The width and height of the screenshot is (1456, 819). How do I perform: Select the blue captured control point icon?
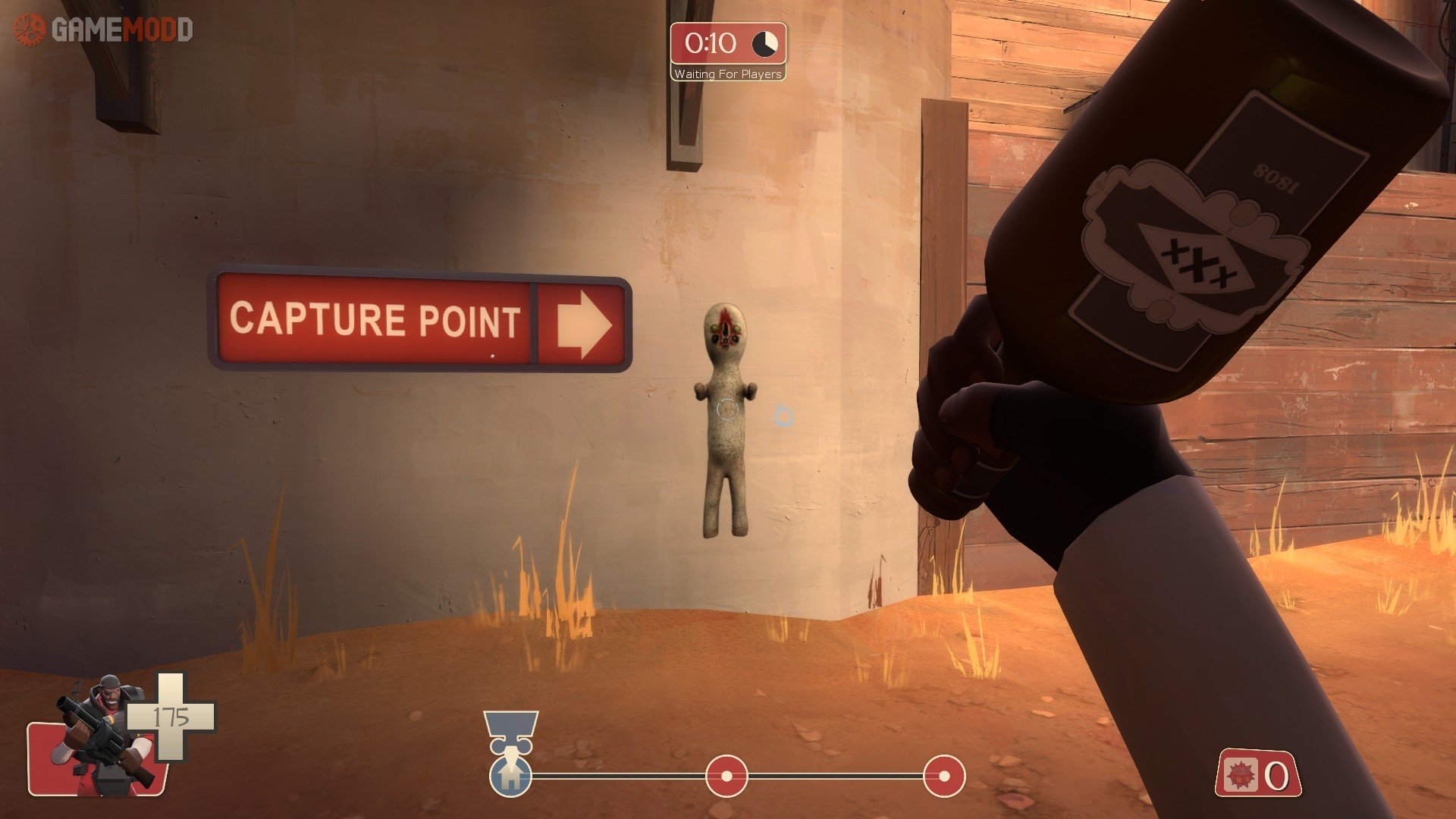[510, 775]
